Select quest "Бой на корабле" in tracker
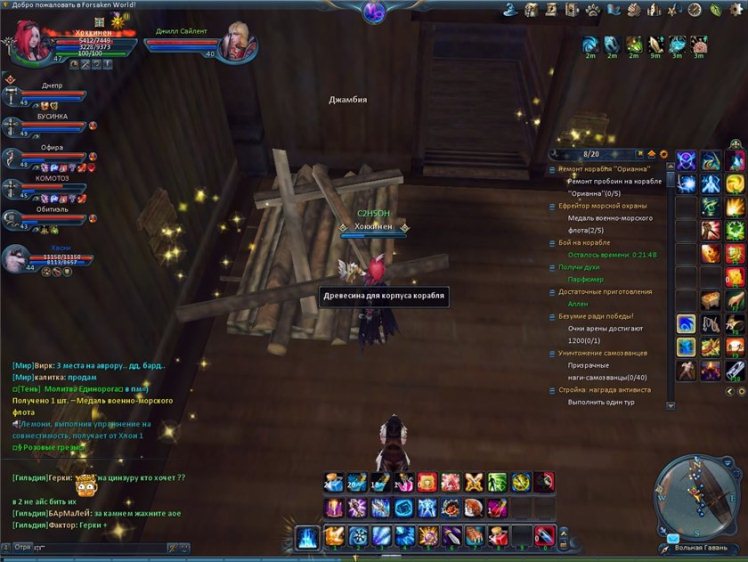This screenshot has height=562, width=748. coord(587,243)
